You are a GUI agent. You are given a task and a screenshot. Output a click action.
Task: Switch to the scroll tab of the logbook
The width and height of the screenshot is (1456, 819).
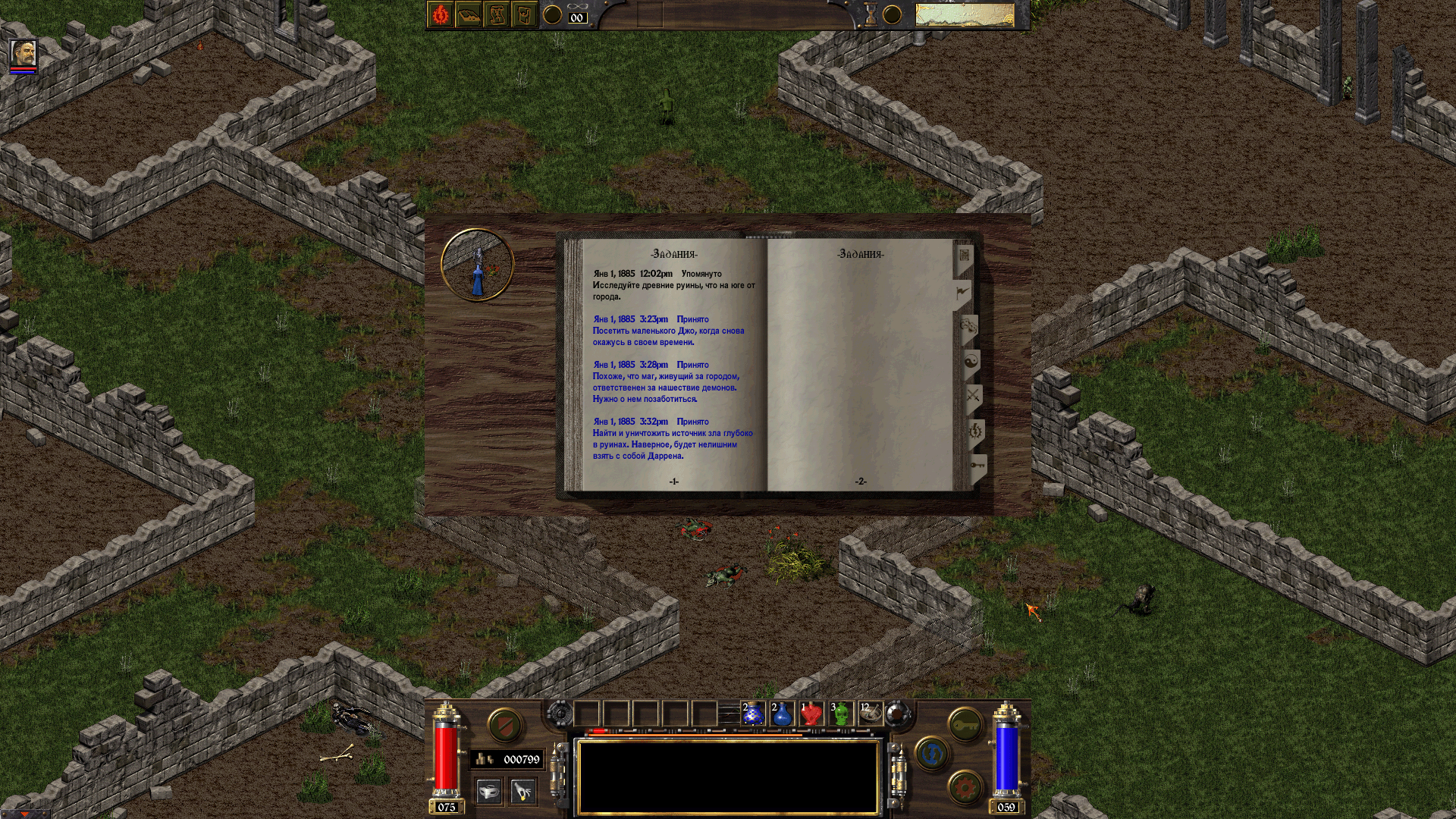[x=964, y=256]
